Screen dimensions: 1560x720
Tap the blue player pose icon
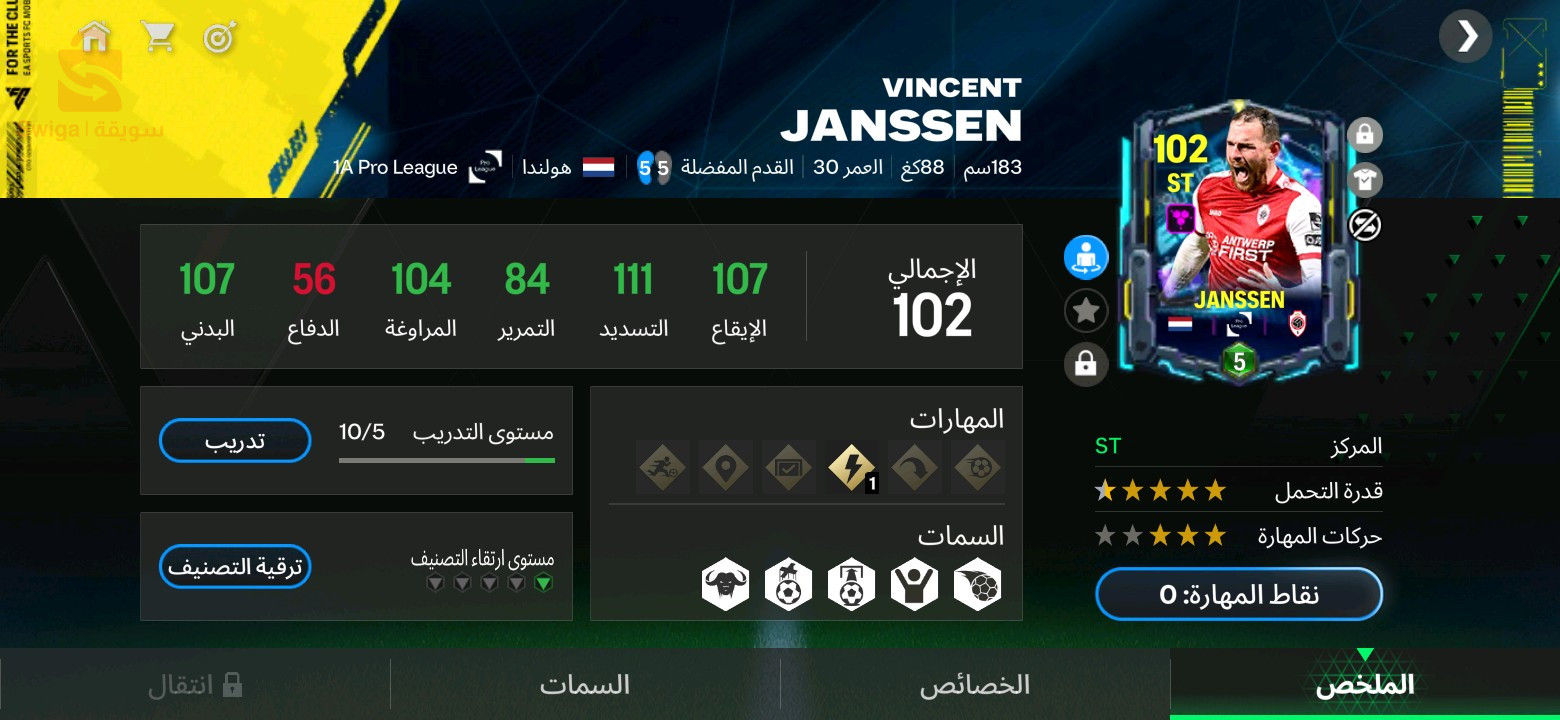point(1086,258)
